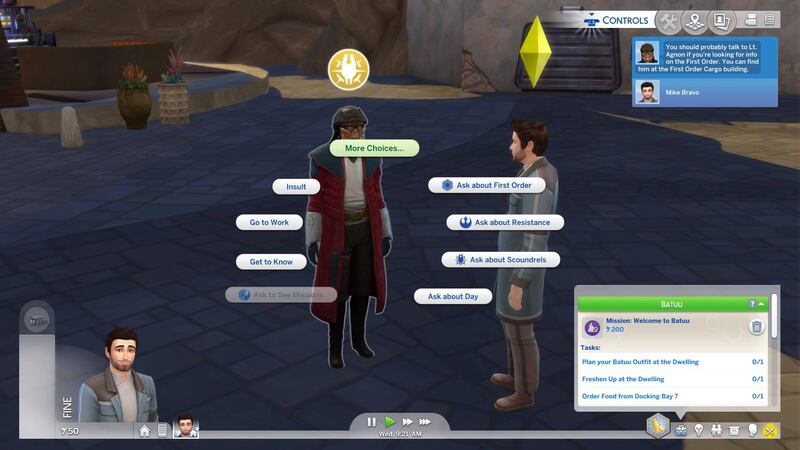Collapse the Batuu mission panel header arrow
The image size is (800, 450).
coord(762,303)
